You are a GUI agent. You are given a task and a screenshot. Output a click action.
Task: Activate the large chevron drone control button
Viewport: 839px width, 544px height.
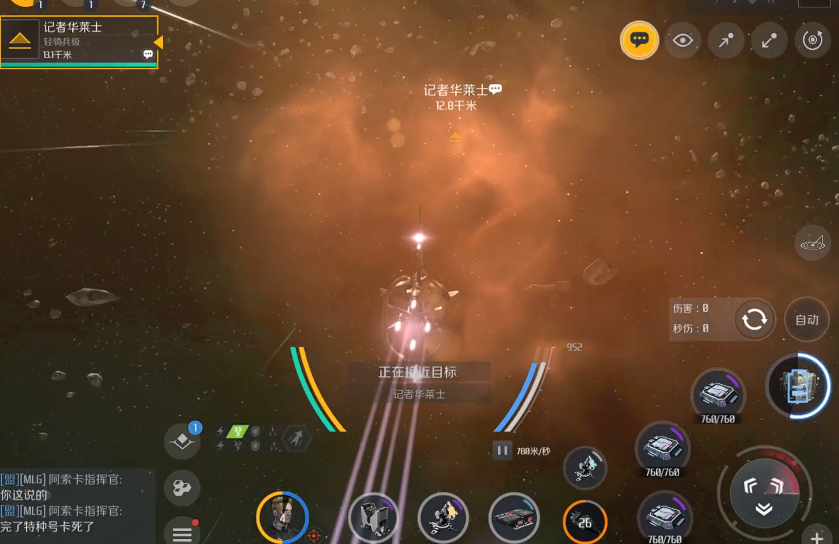click(x=763, y=489)
